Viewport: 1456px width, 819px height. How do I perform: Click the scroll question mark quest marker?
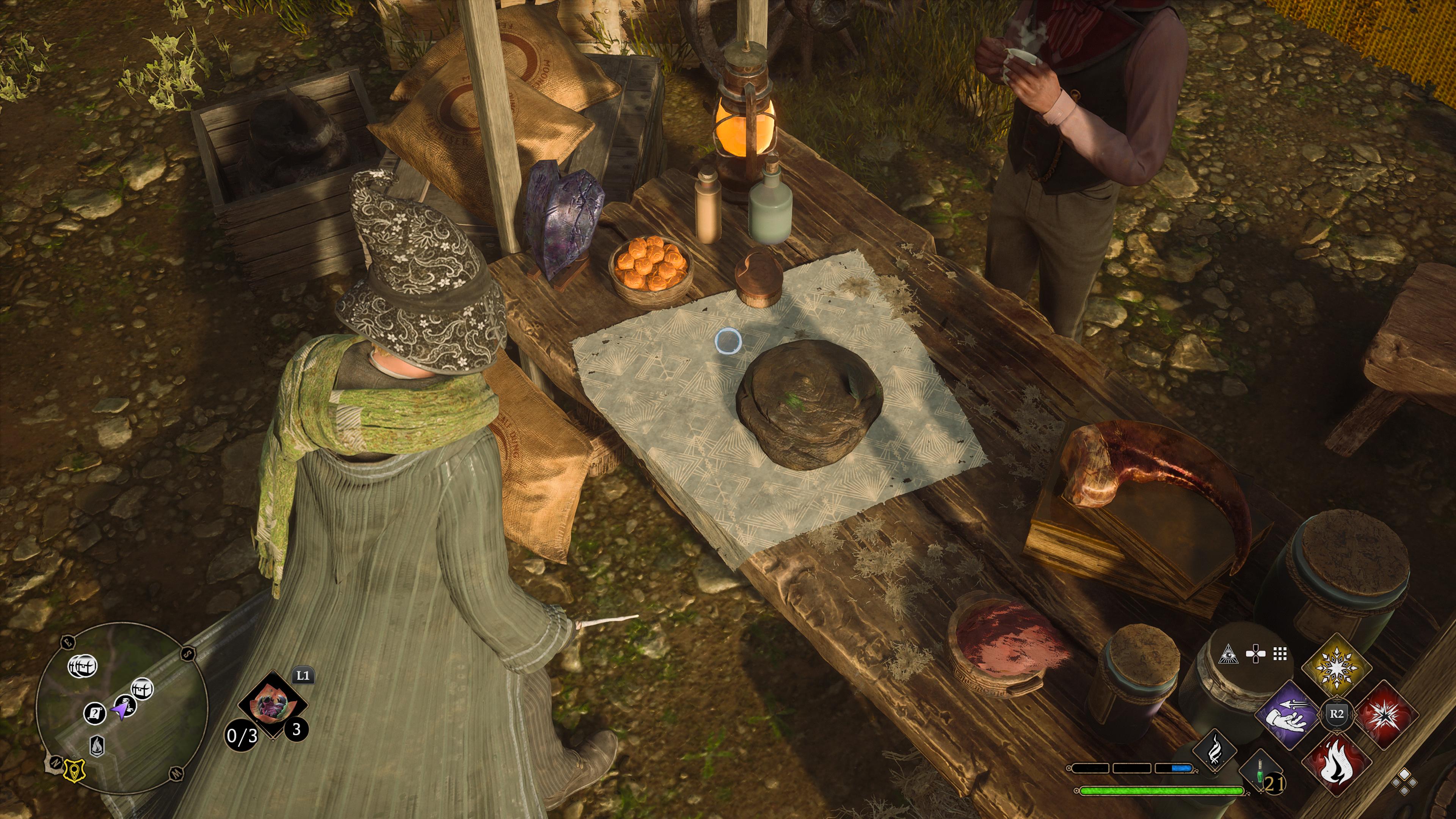pos(94,713)
